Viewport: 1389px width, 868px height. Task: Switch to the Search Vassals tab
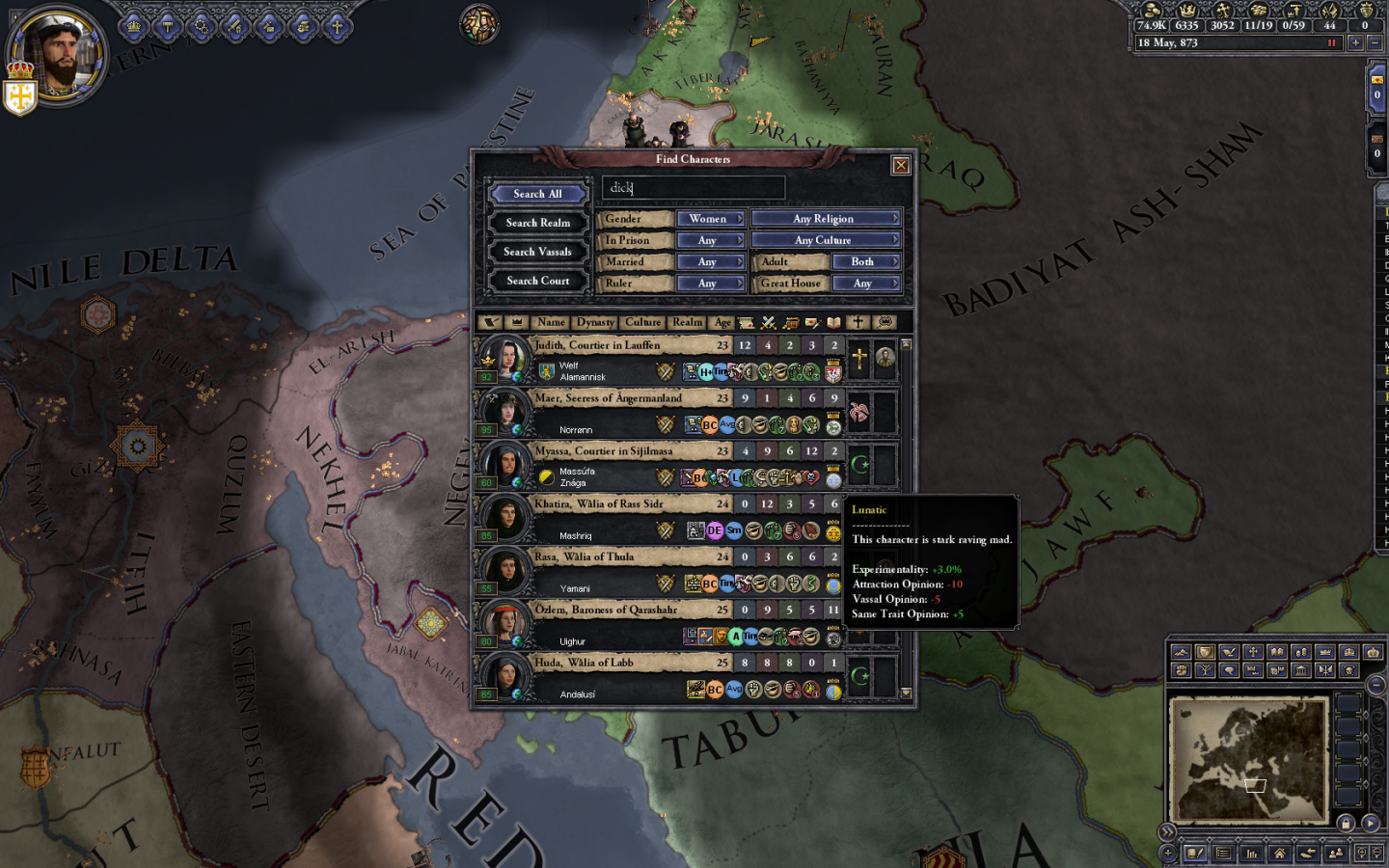click(x=537, y=251)
